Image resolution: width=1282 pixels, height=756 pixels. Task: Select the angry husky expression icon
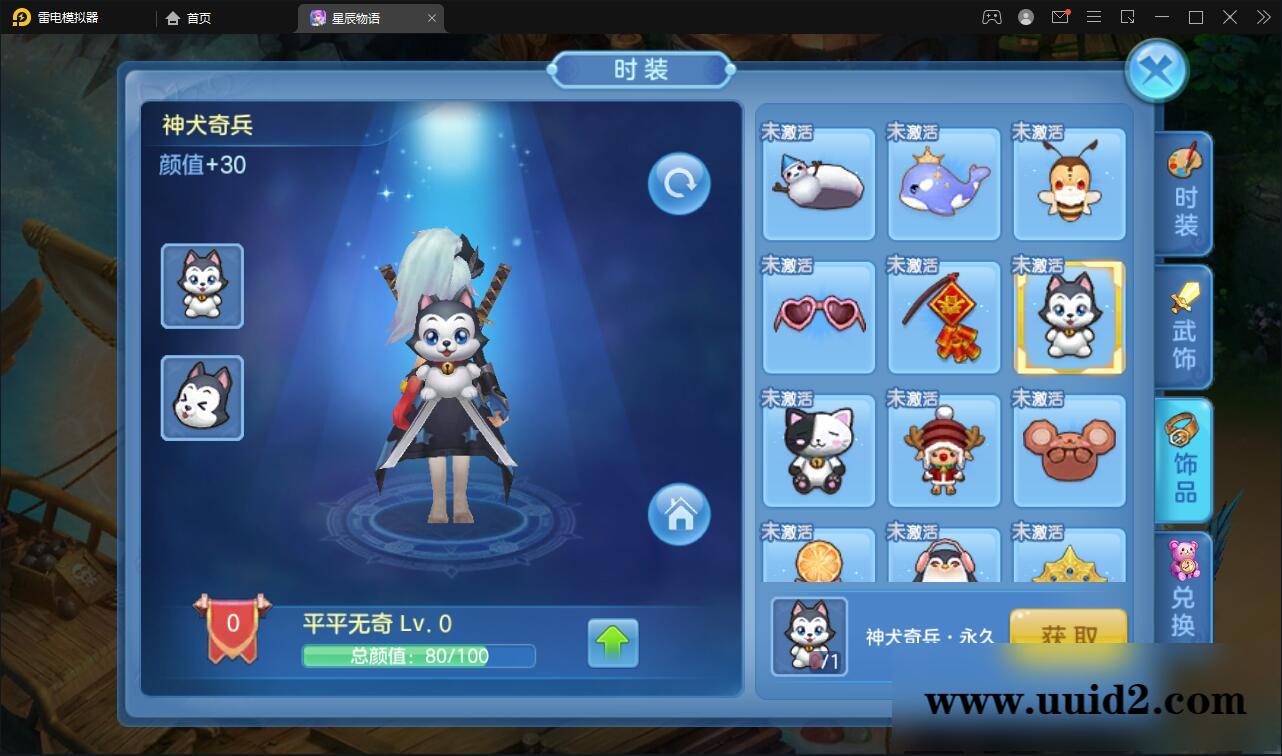pyautogui.click(x=202, y=396)
